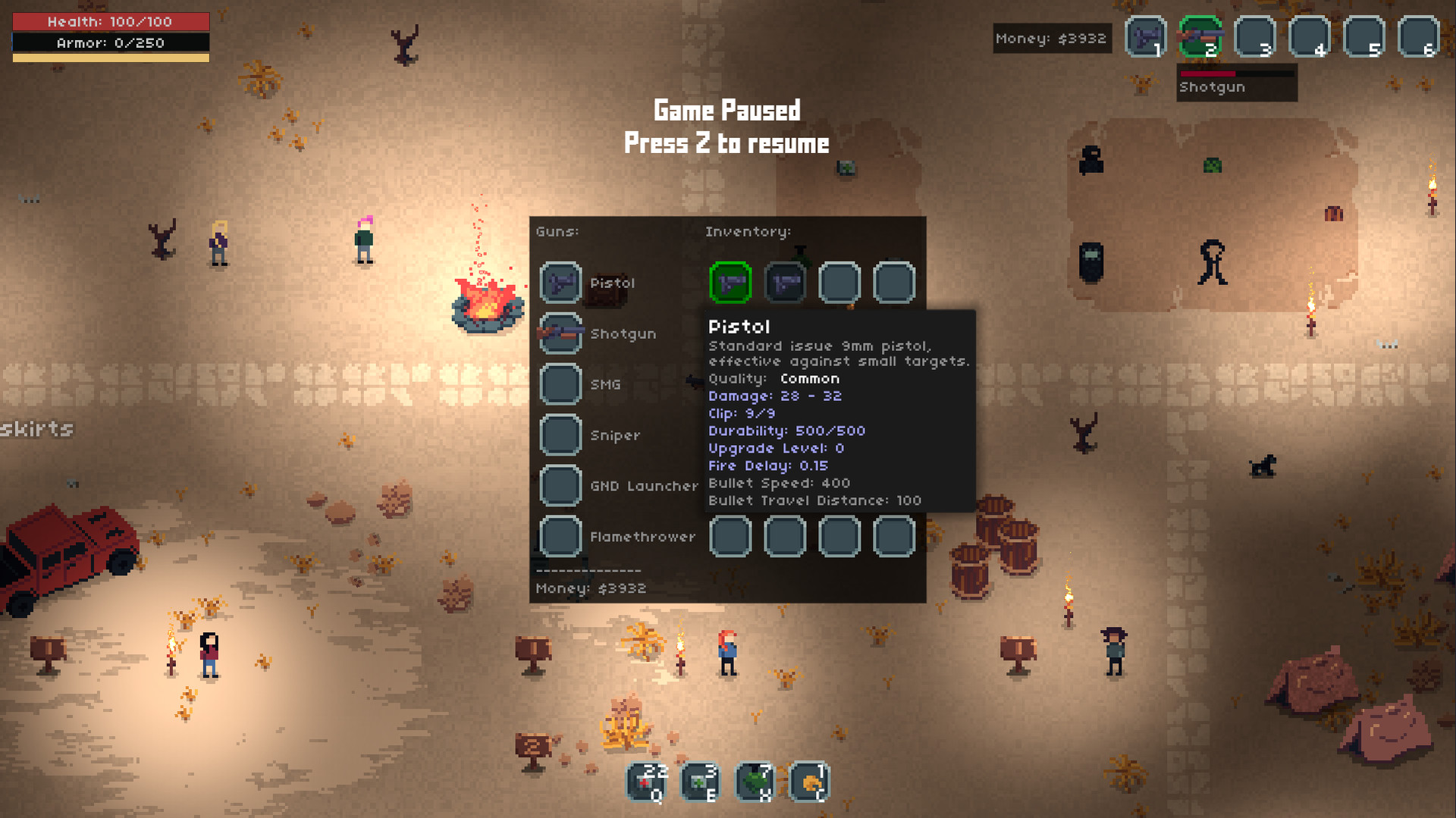Image resolution: width=1456 pixels, height=818 pixels.
Task: Open the Sniper weapon slot
Action: (560, 435)
